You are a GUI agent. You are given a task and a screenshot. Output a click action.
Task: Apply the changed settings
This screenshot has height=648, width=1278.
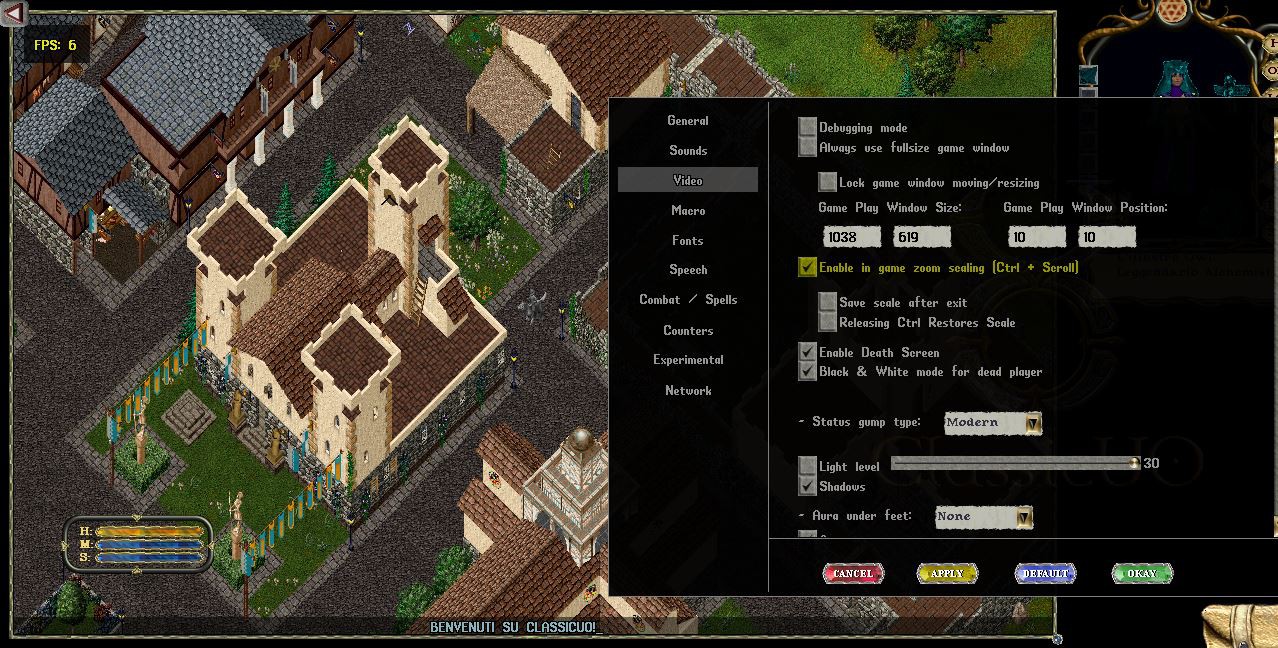tap(947, 573)
